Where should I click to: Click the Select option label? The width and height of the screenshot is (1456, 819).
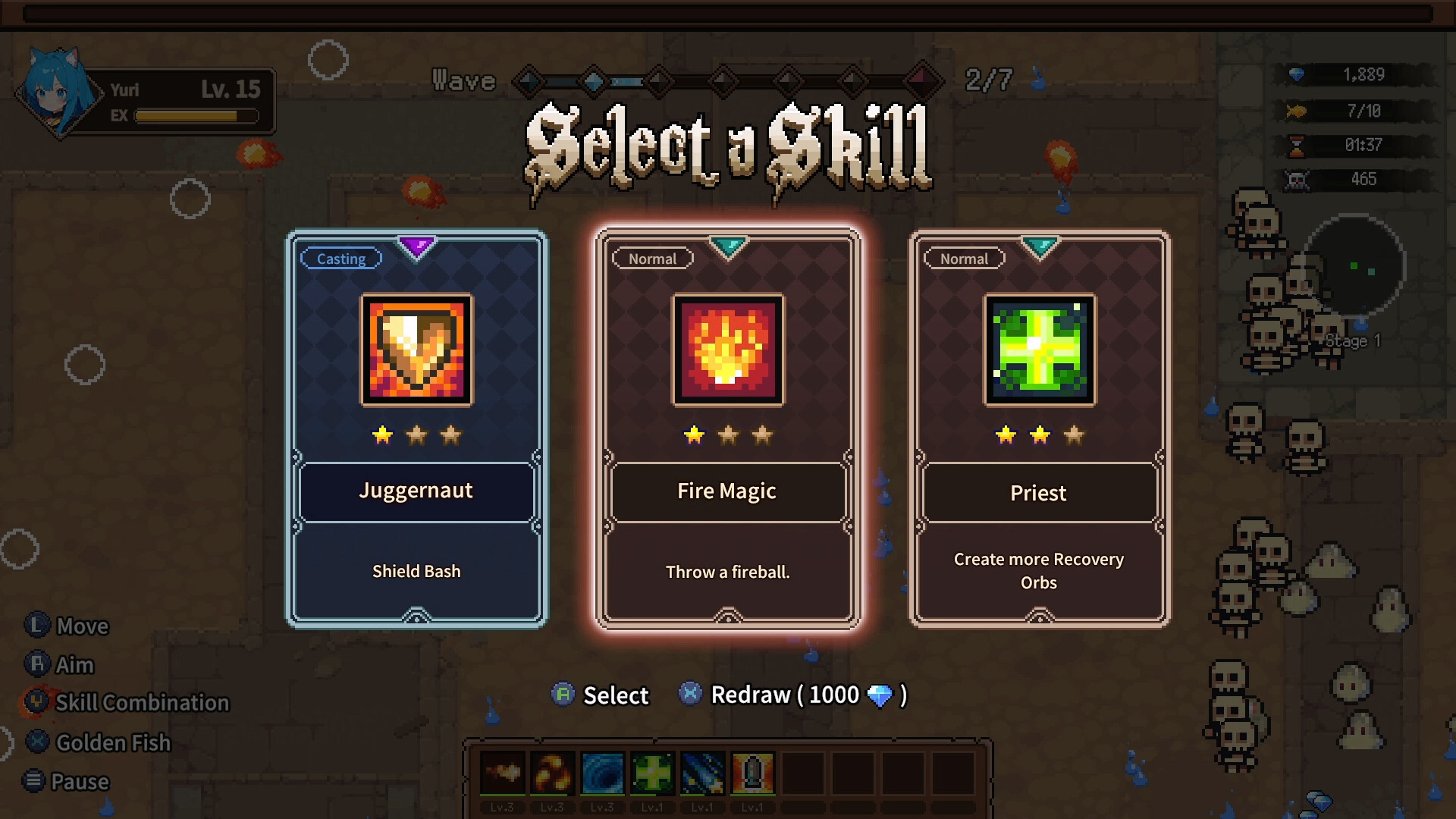point(615,695)
